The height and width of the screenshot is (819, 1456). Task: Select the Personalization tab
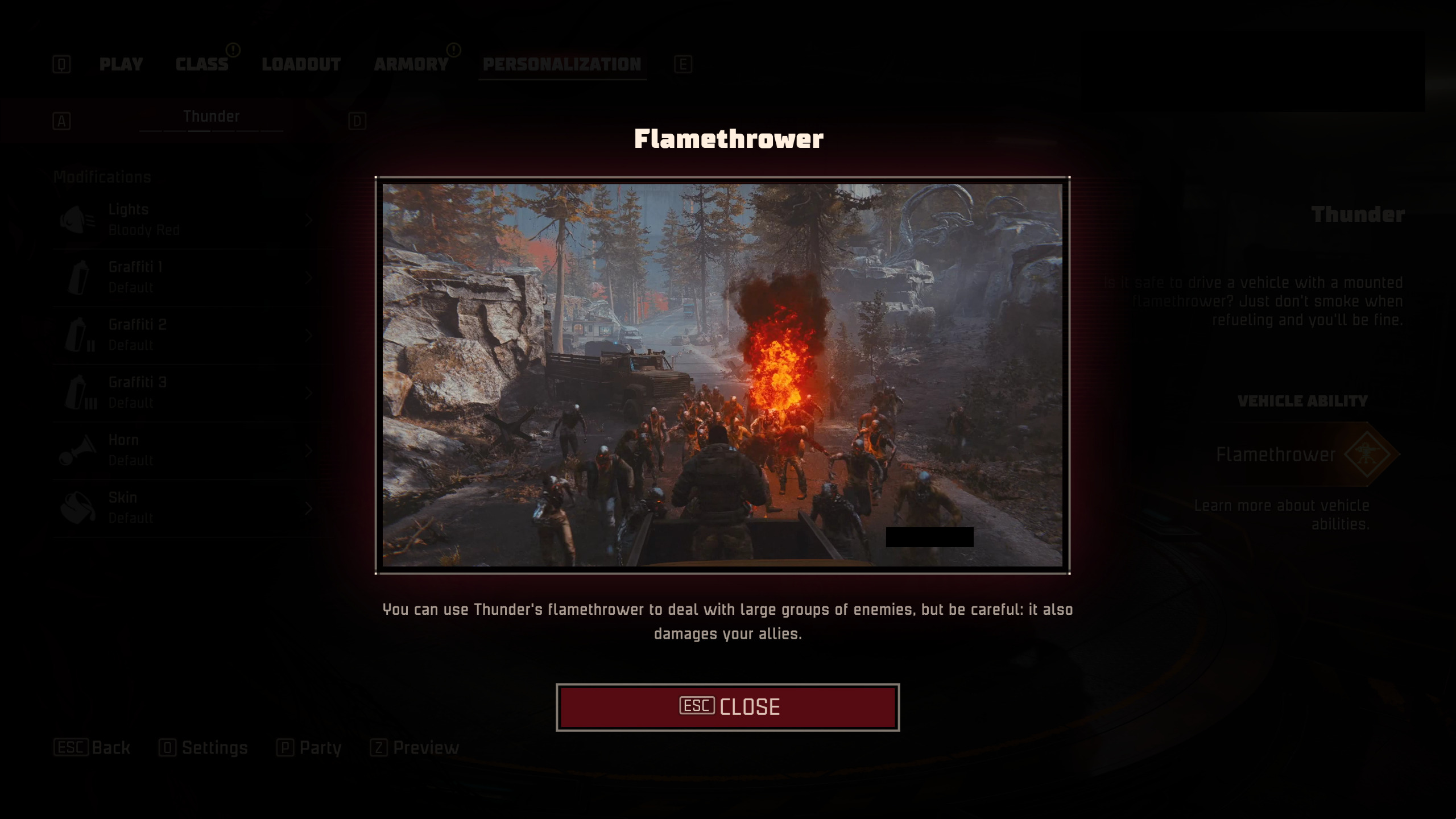click(561, 64)
